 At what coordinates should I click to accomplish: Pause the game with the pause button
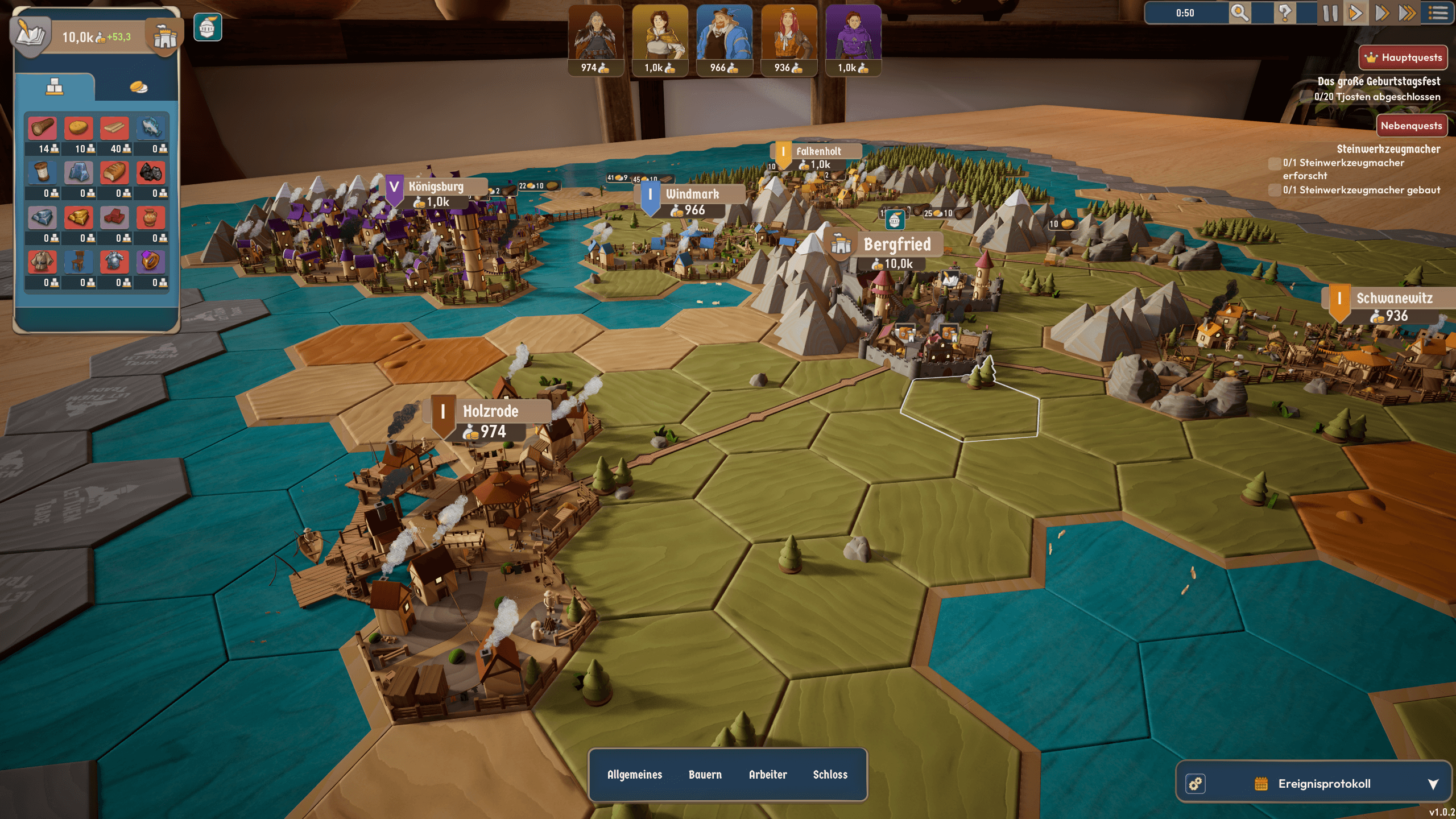point(1330,13)
